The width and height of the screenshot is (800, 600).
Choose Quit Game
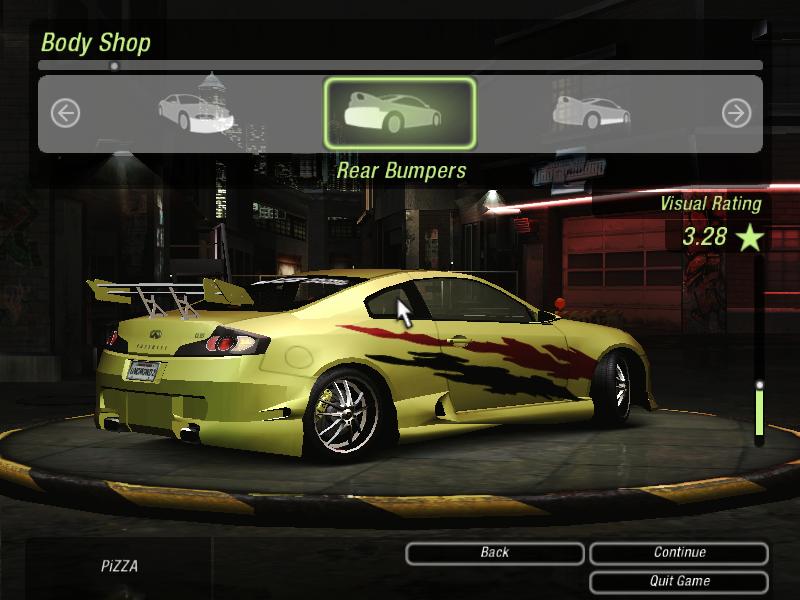point(679,581)
